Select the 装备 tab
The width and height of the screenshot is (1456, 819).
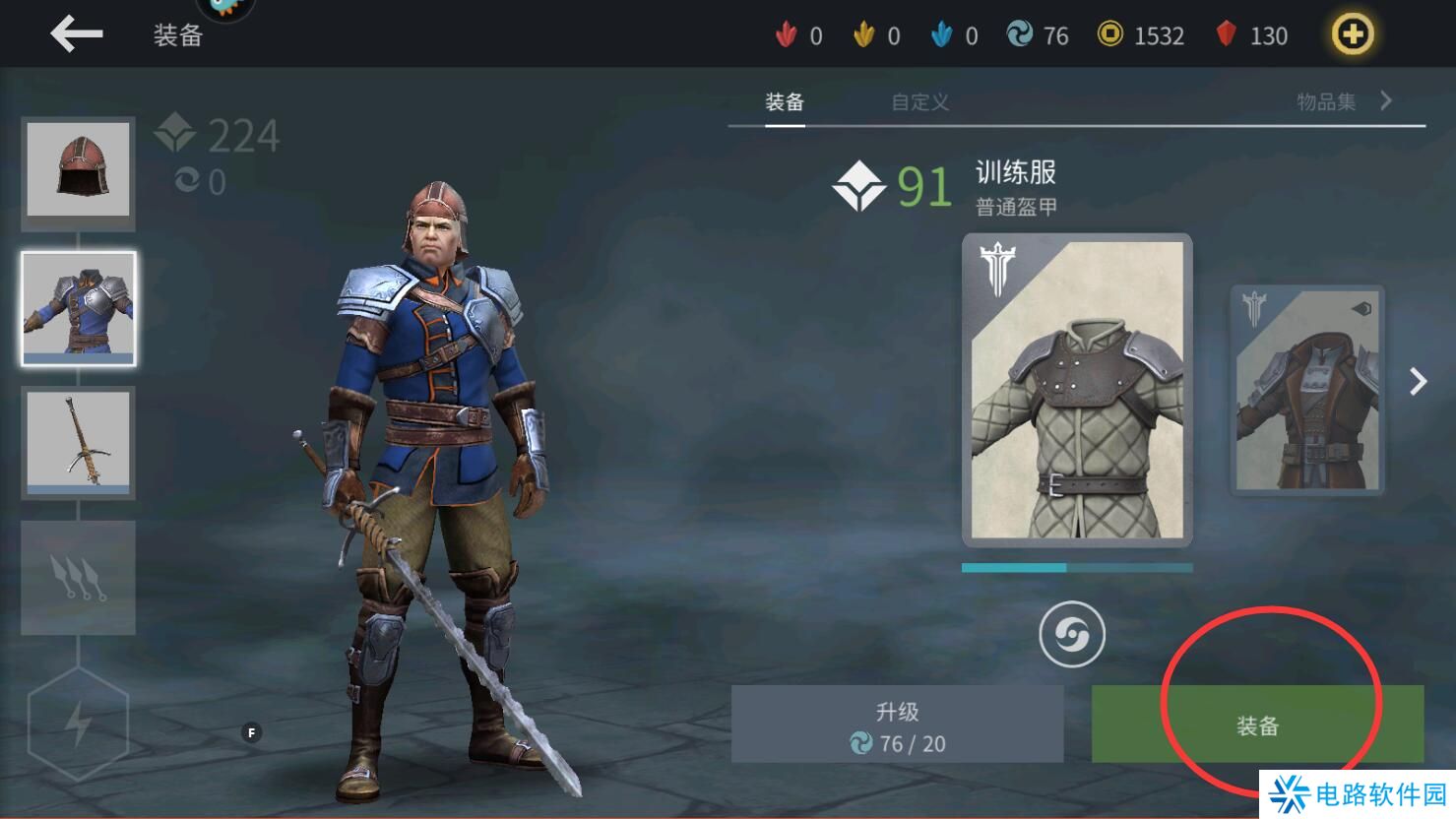(785, 102)
